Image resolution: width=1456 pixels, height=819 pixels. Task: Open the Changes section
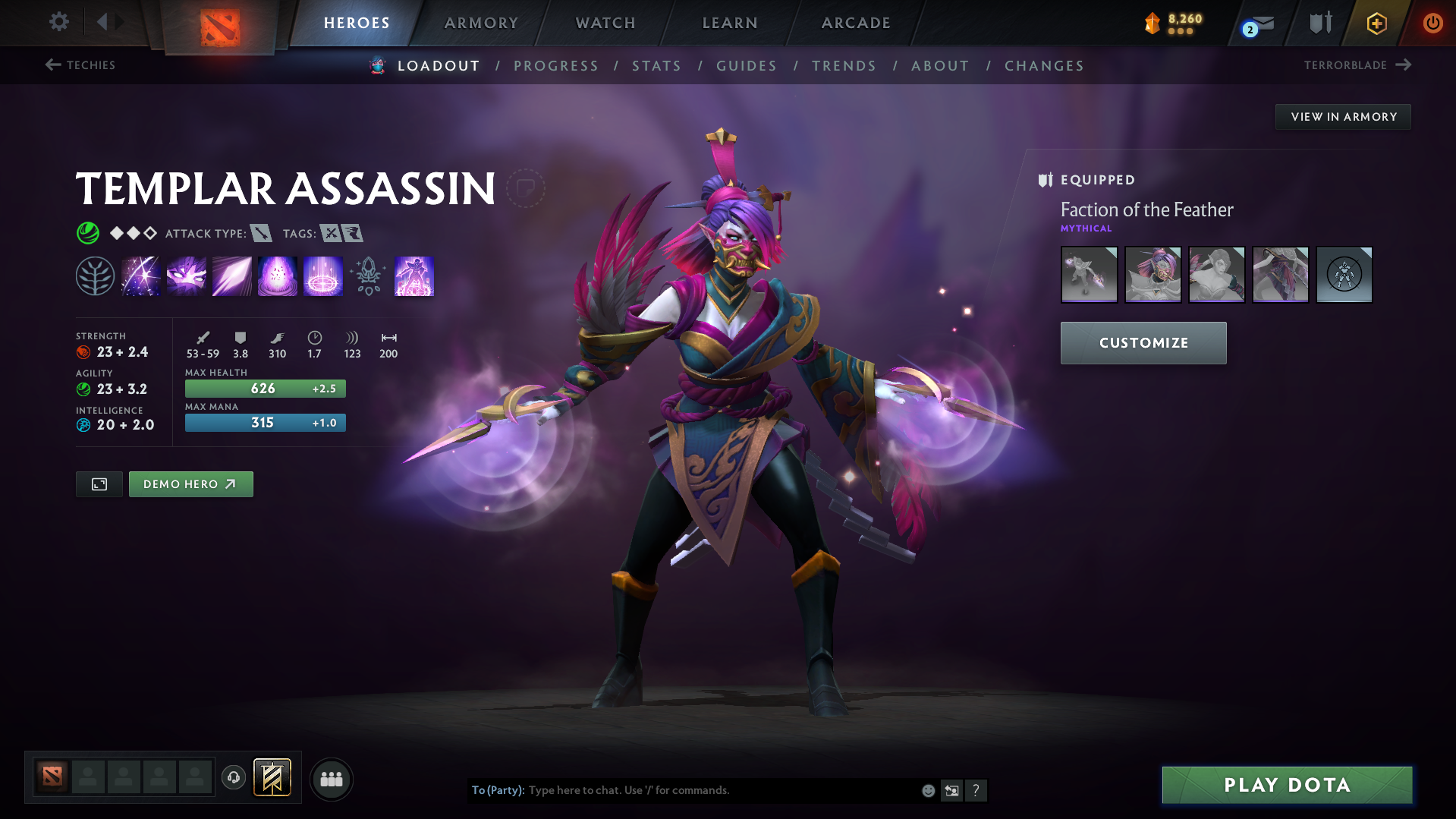tap(1044, 66)
